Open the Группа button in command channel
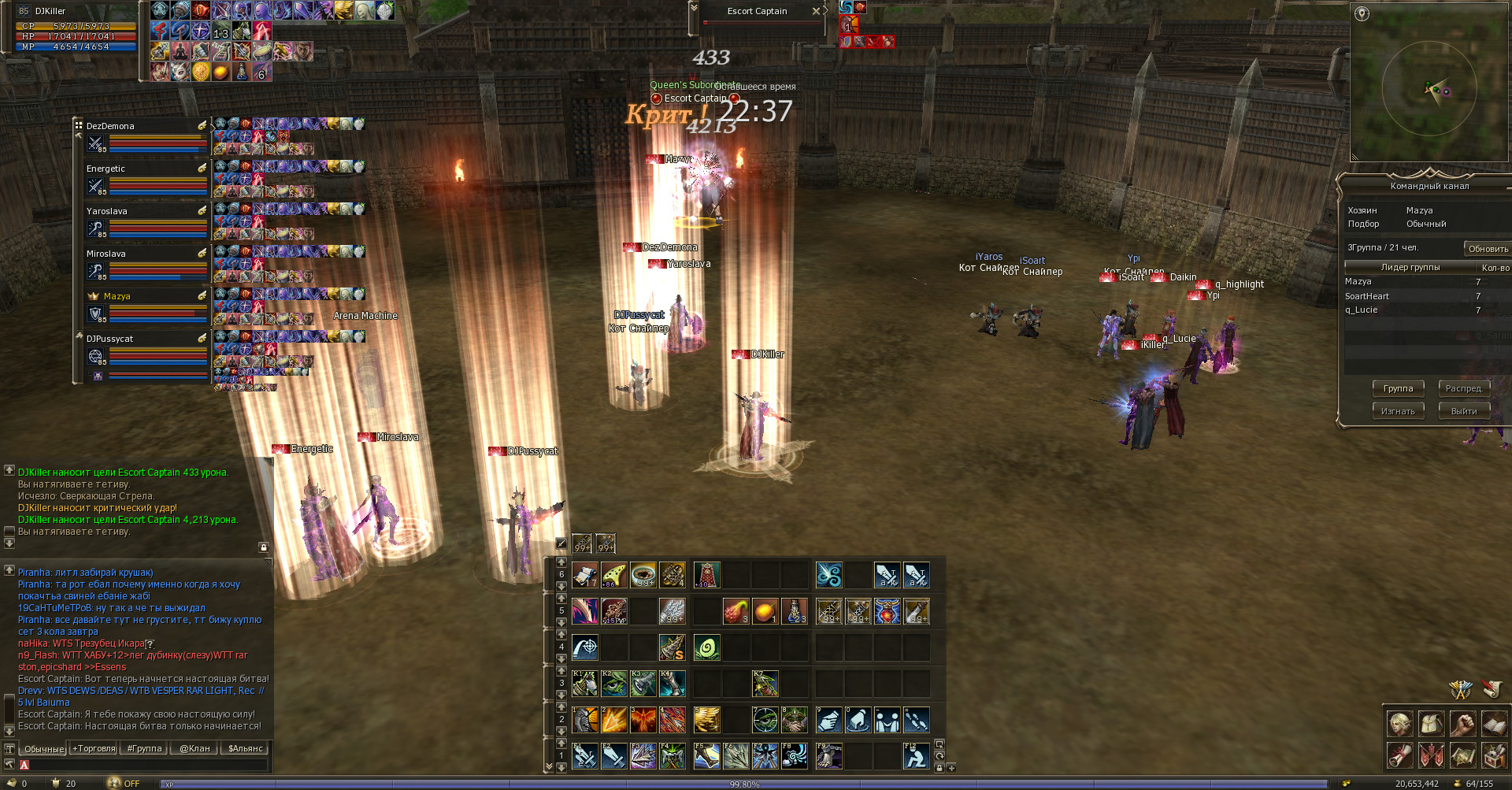1512x790 pixels. pyautogui.click(x=1398, y=388)
